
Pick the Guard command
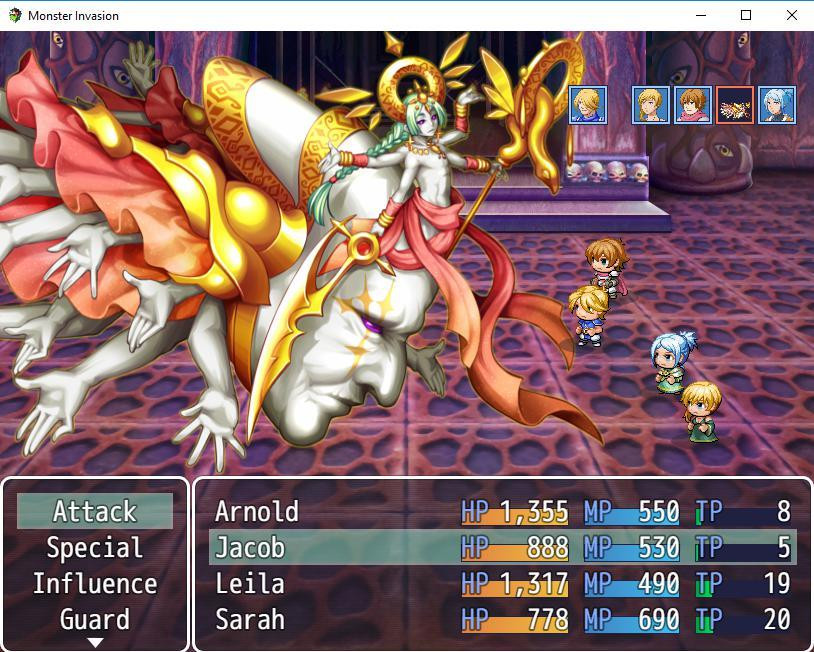(x=95, y=620)
